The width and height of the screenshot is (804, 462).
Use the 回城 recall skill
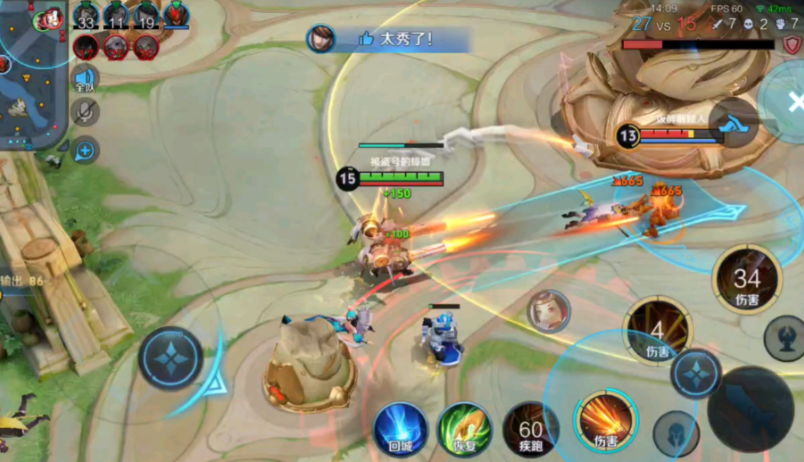coord(400,430)
